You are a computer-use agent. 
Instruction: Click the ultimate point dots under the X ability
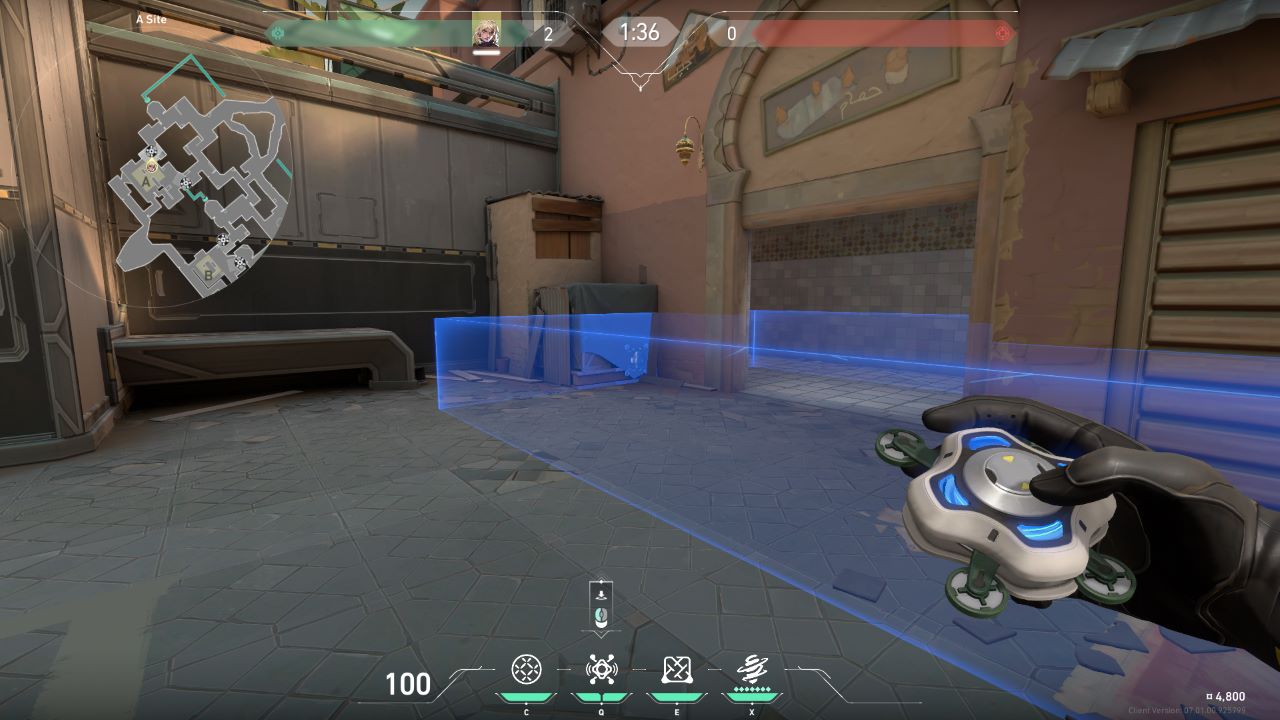click(751, 689)
